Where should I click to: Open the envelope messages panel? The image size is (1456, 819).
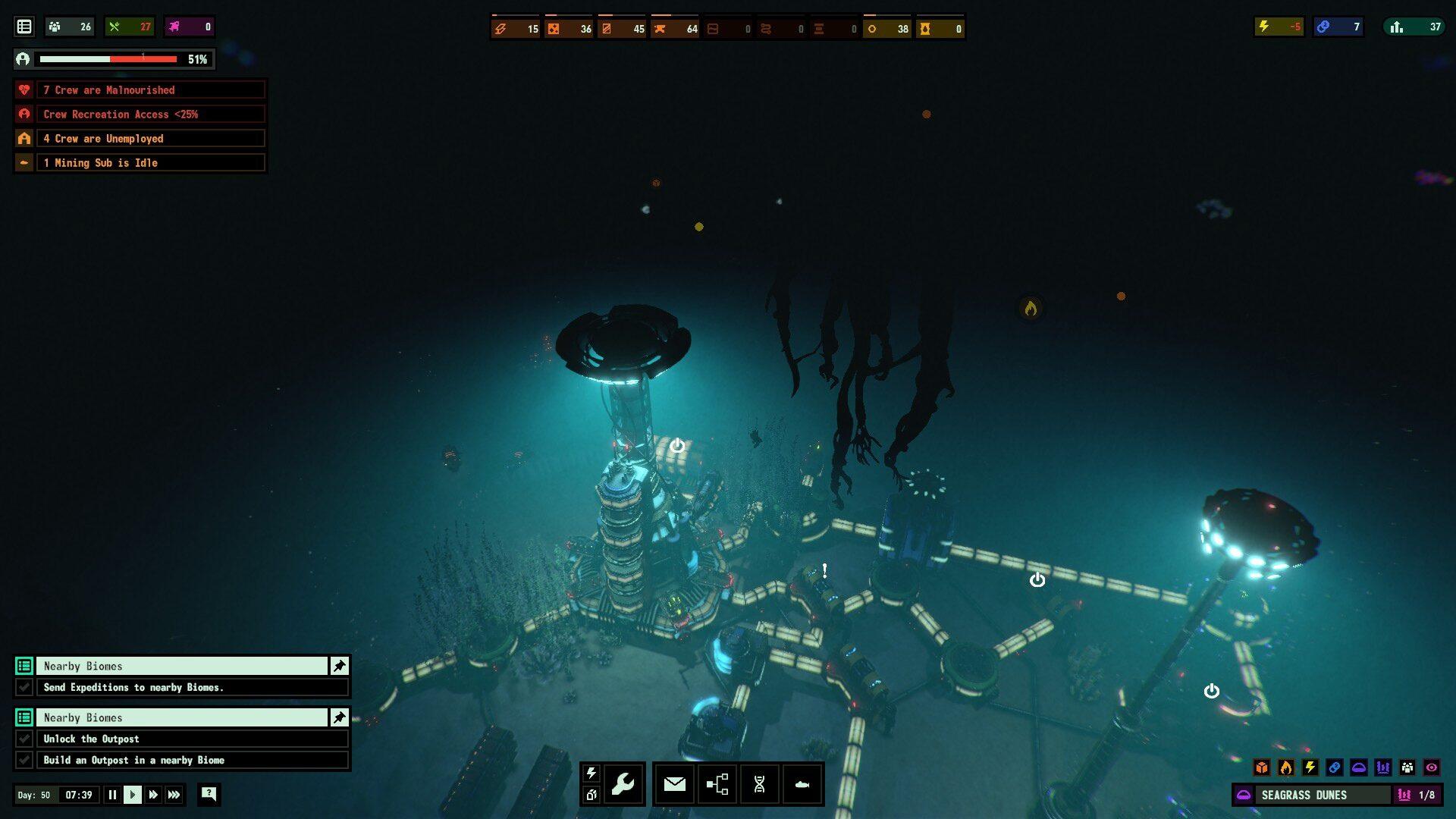click(x=674, y=783)
